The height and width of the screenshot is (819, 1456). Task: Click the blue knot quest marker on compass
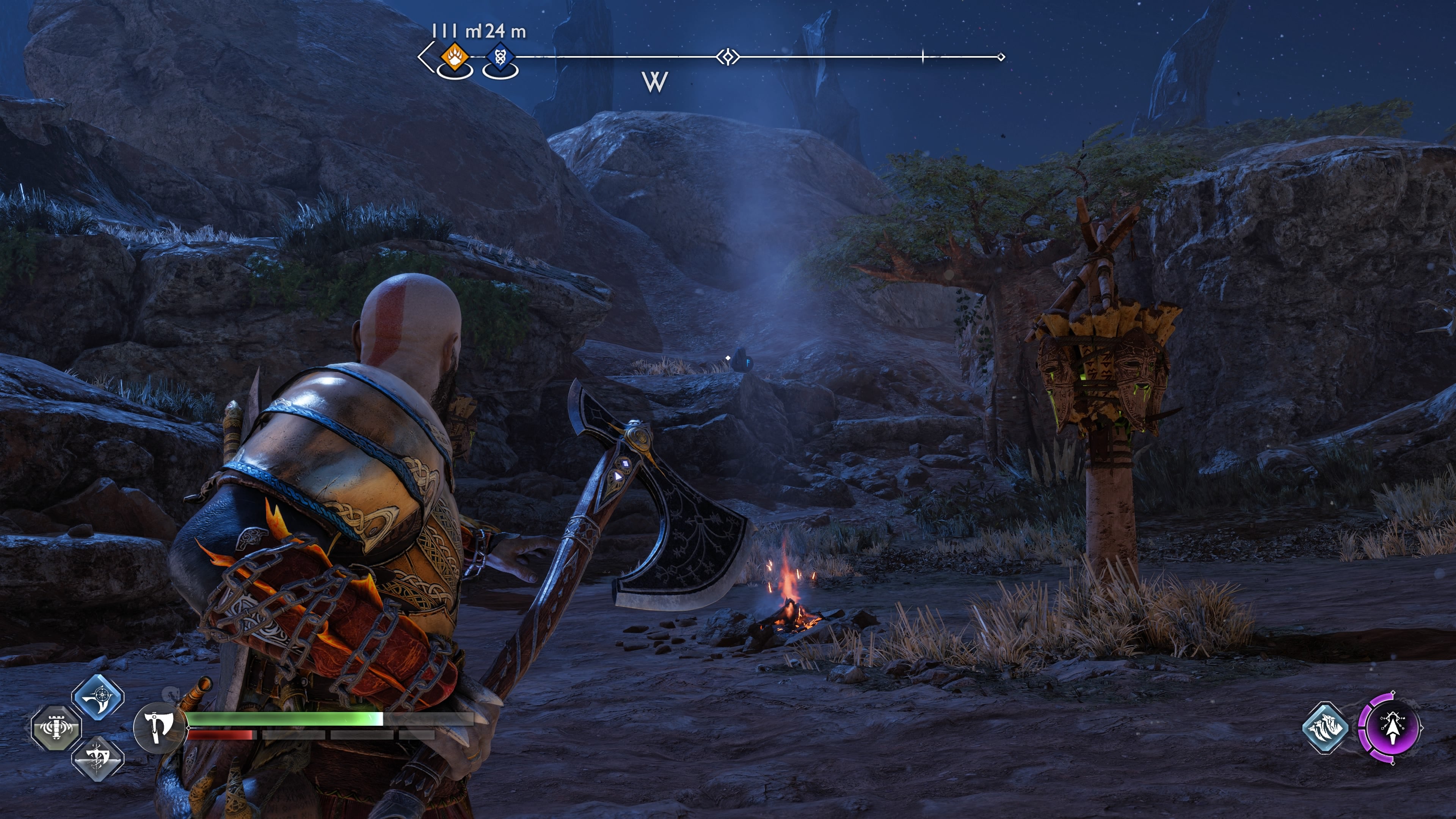pos(500,58)
